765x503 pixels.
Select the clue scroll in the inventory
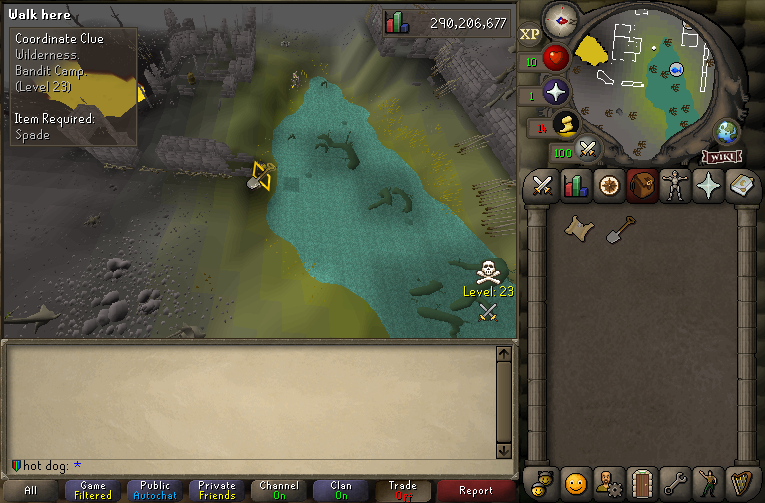tap(576, 229)
